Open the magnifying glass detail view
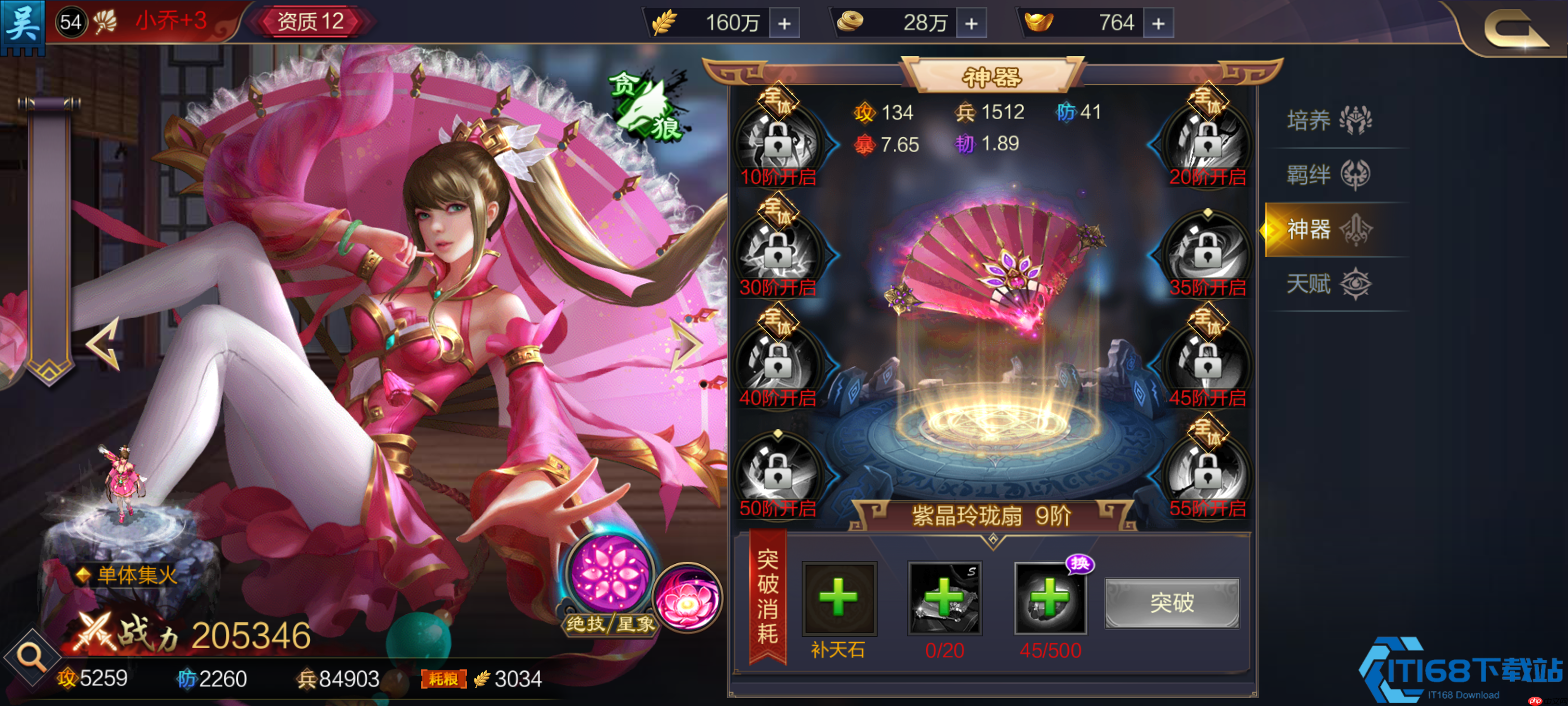 tap(30, 657)
